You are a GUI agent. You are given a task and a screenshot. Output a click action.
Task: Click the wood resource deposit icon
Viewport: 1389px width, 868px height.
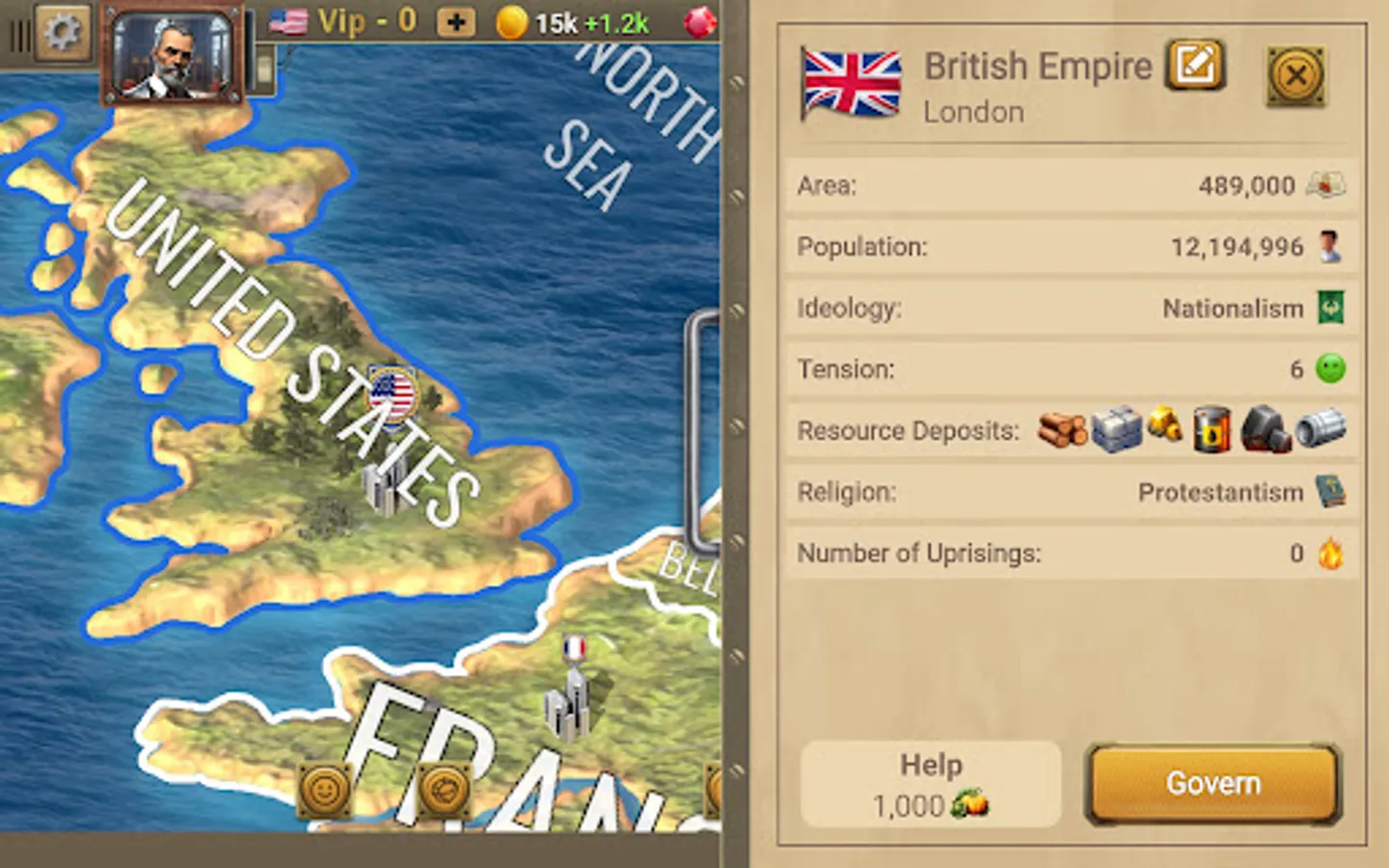pyautogui.click(x=1061, y=430)
